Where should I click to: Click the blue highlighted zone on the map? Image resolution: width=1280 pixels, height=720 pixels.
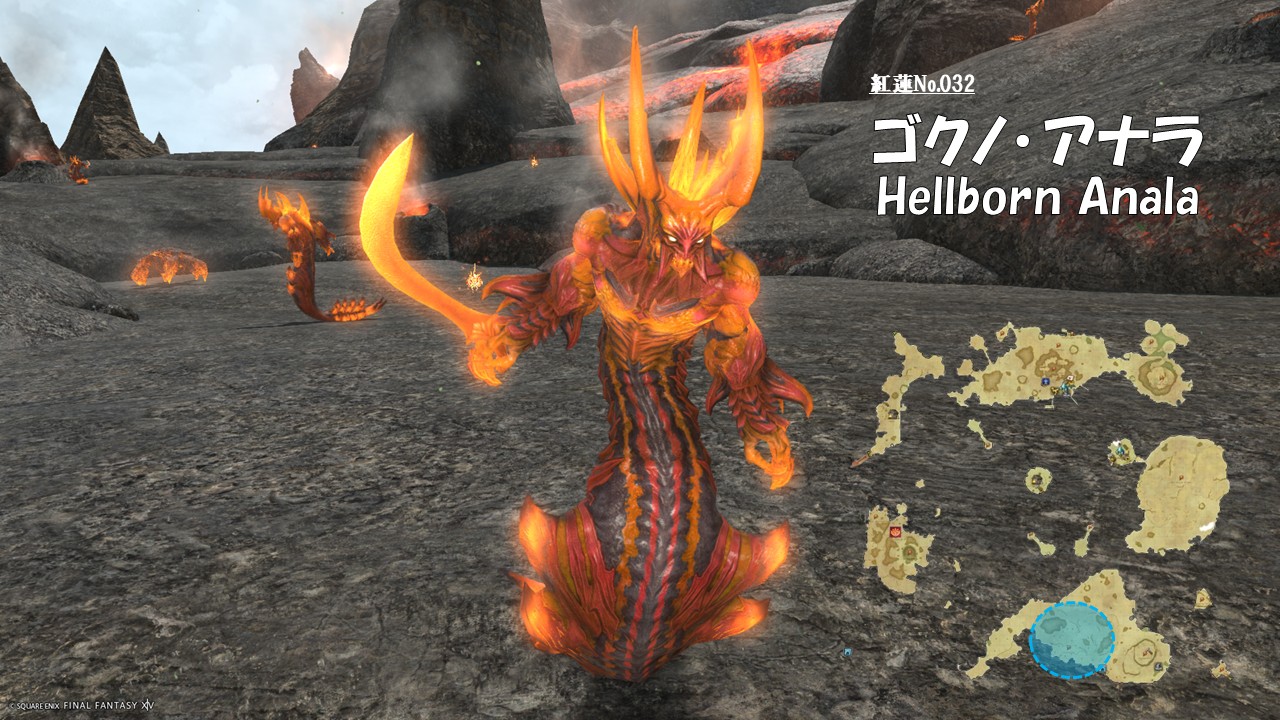tap(1071, 640)
